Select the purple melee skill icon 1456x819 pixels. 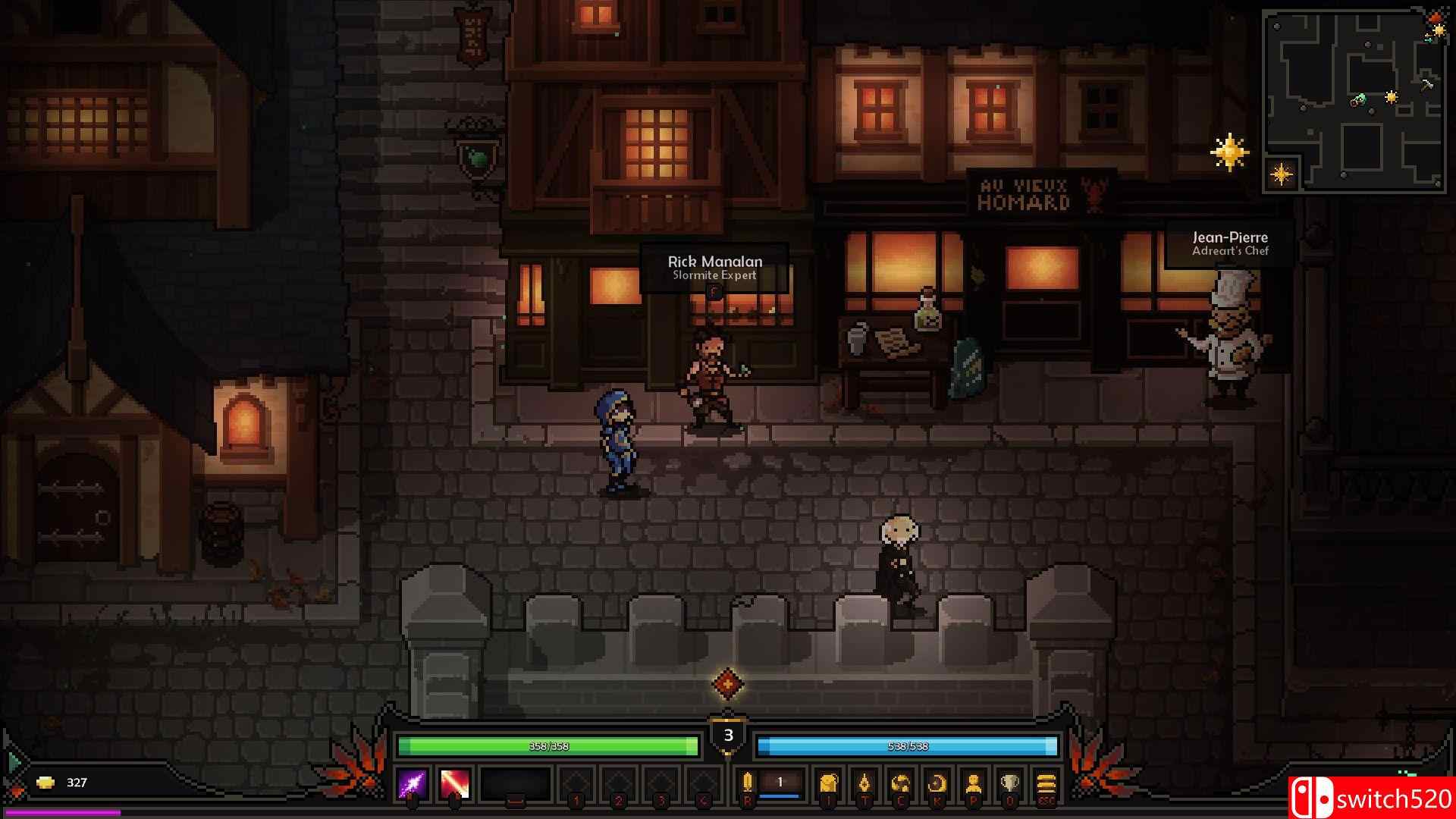(412, 783)
